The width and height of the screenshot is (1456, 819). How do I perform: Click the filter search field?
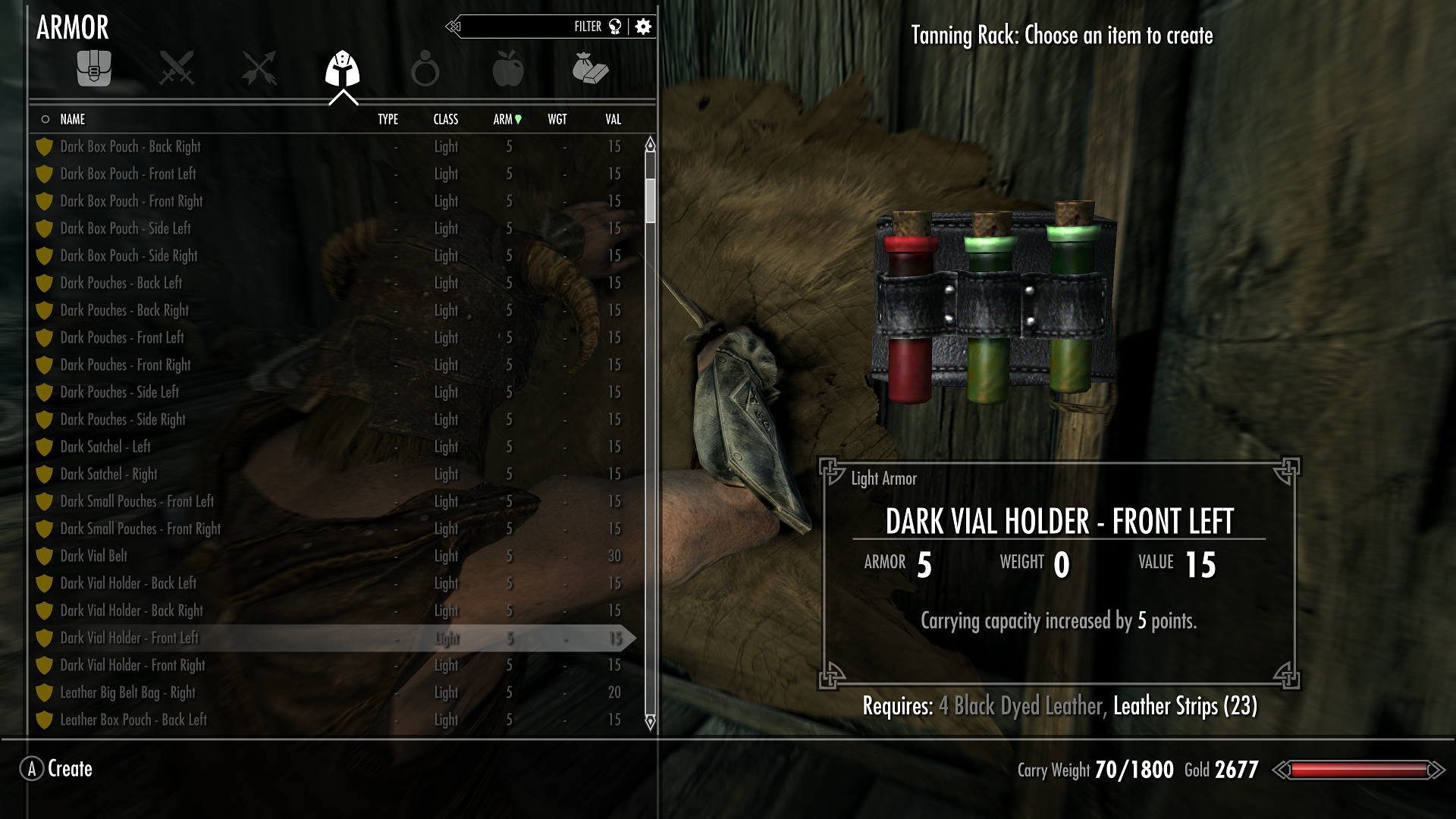pyautogui.click(x=531, y=27)
